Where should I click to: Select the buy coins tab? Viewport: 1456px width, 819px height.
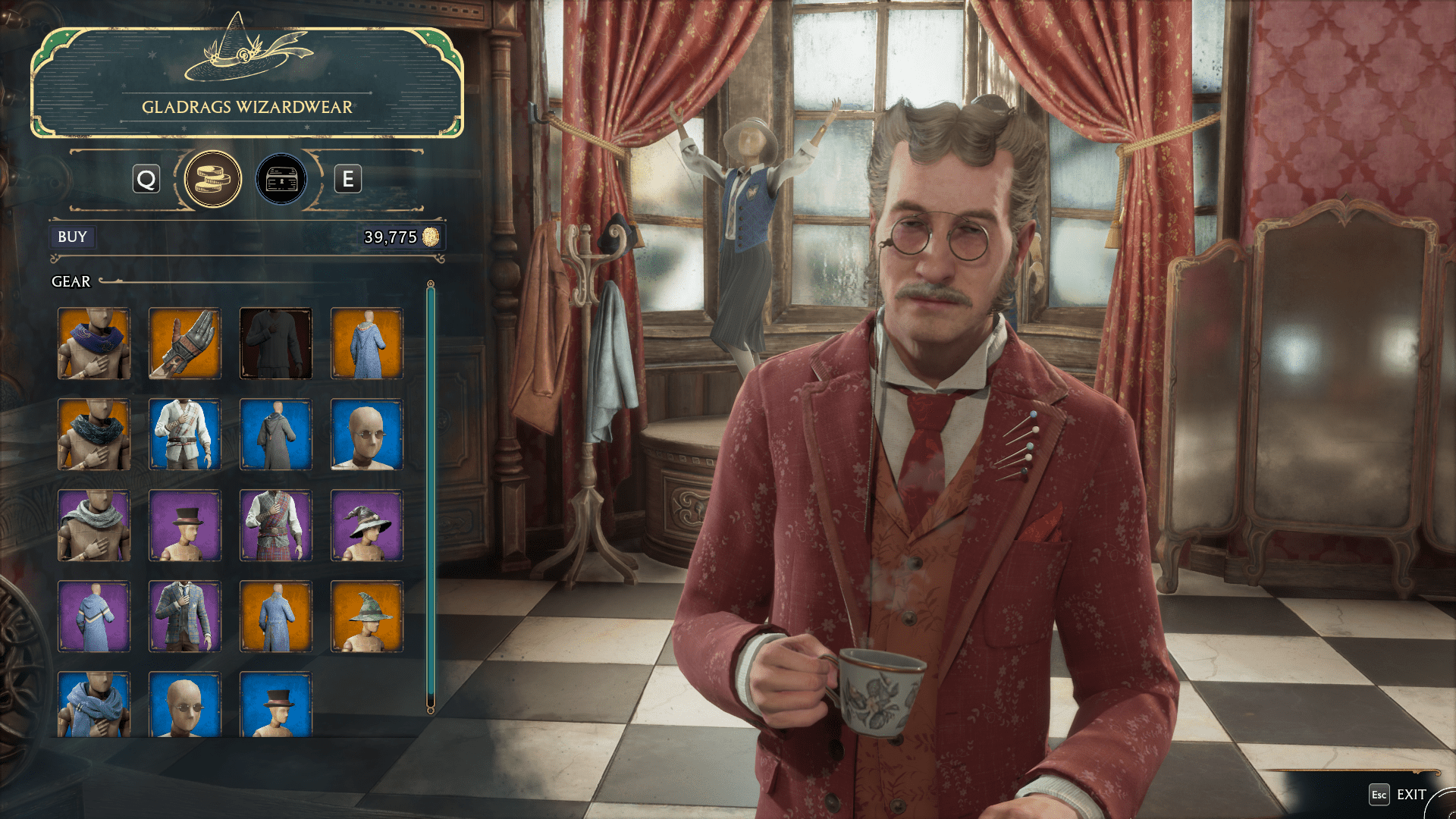213,180
